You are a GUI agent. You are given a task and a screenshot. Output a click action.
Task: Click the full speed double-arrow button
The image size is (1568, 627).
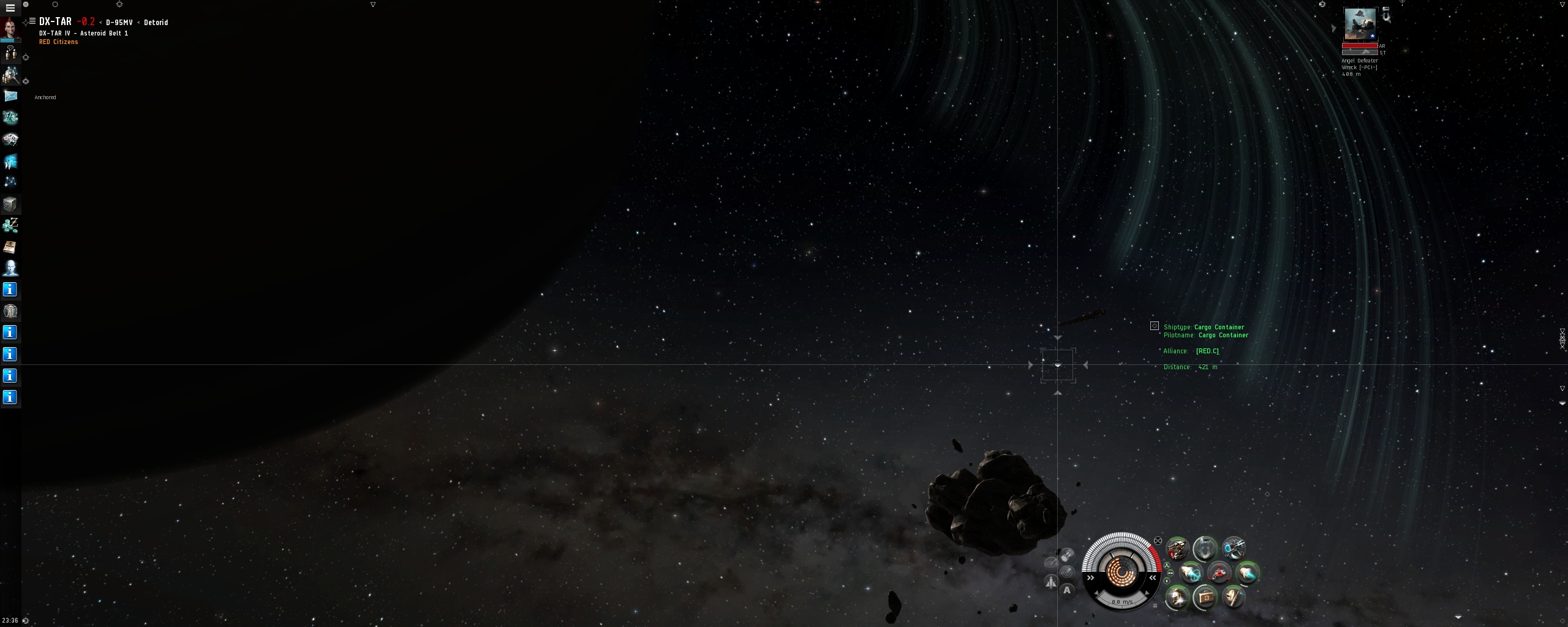1091,577
